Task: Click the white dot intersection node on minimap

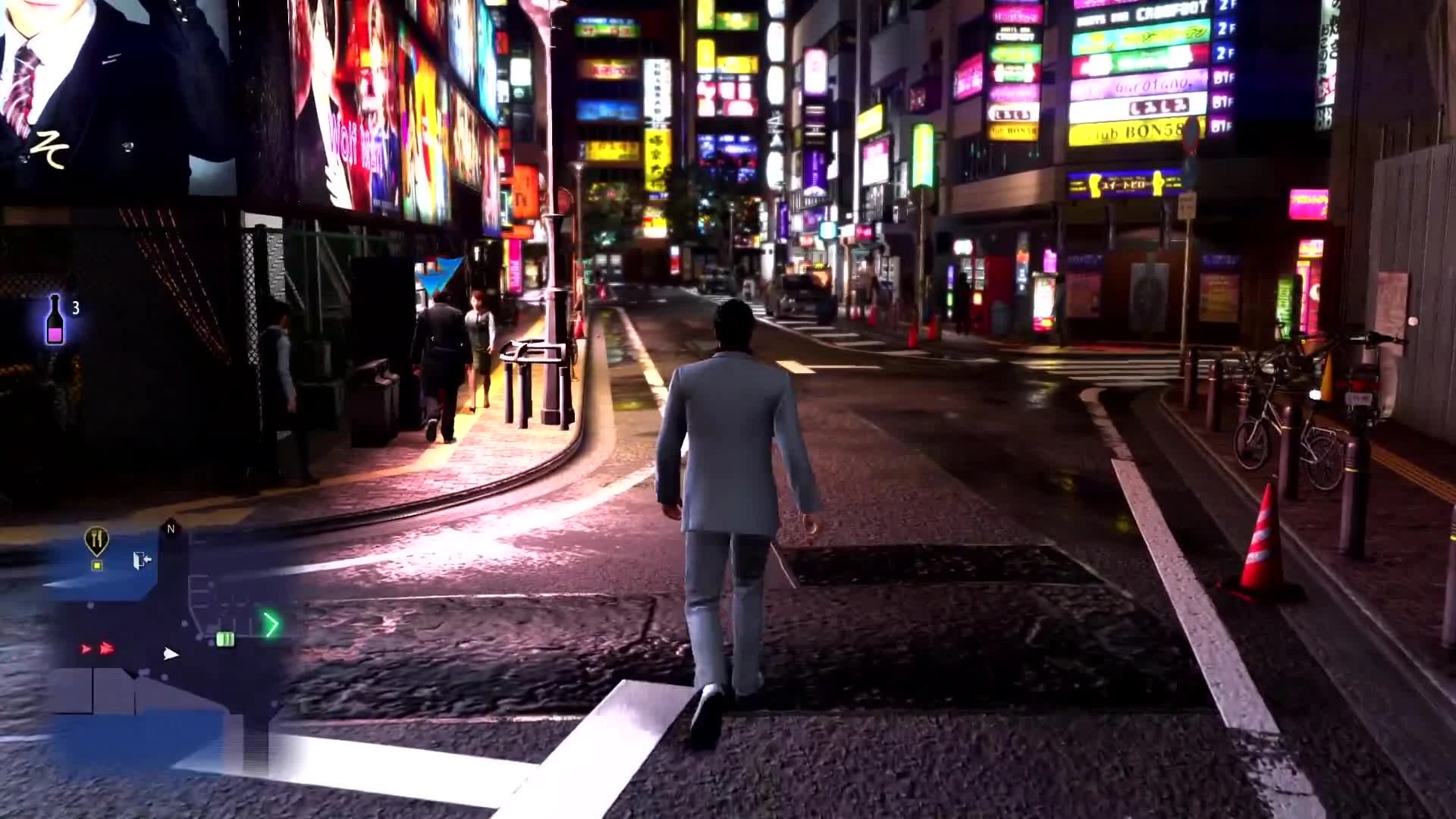Action: click(185, 623)
